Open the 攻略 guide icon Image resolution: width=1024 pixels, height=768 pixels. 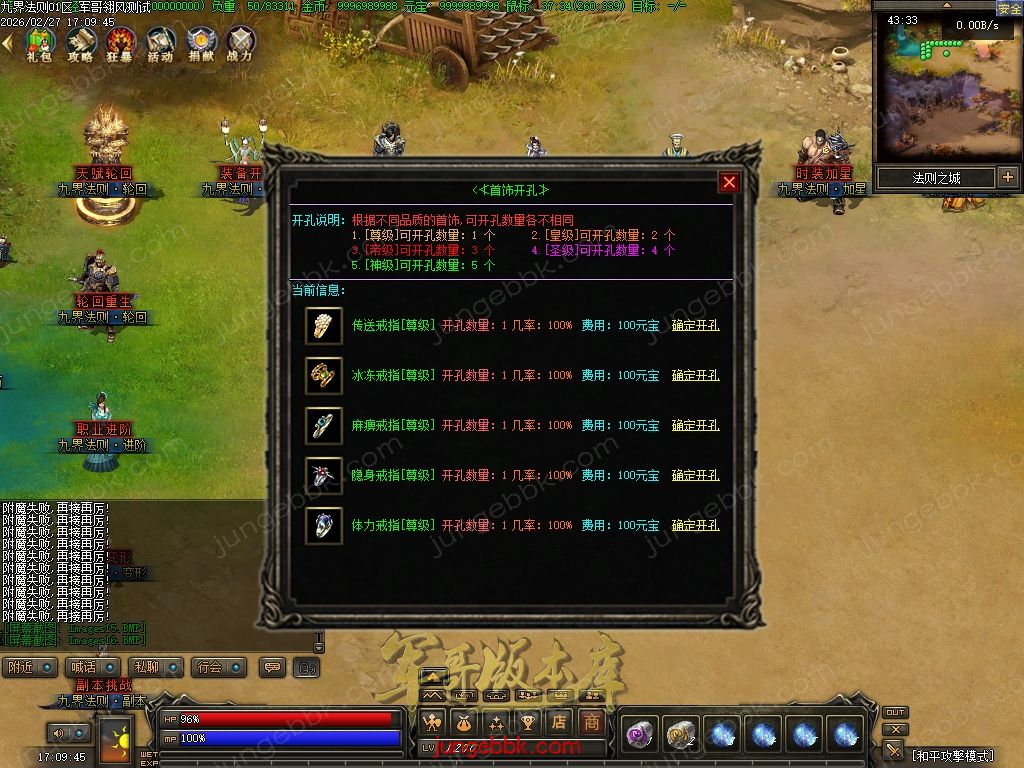(x=80, y=43)
